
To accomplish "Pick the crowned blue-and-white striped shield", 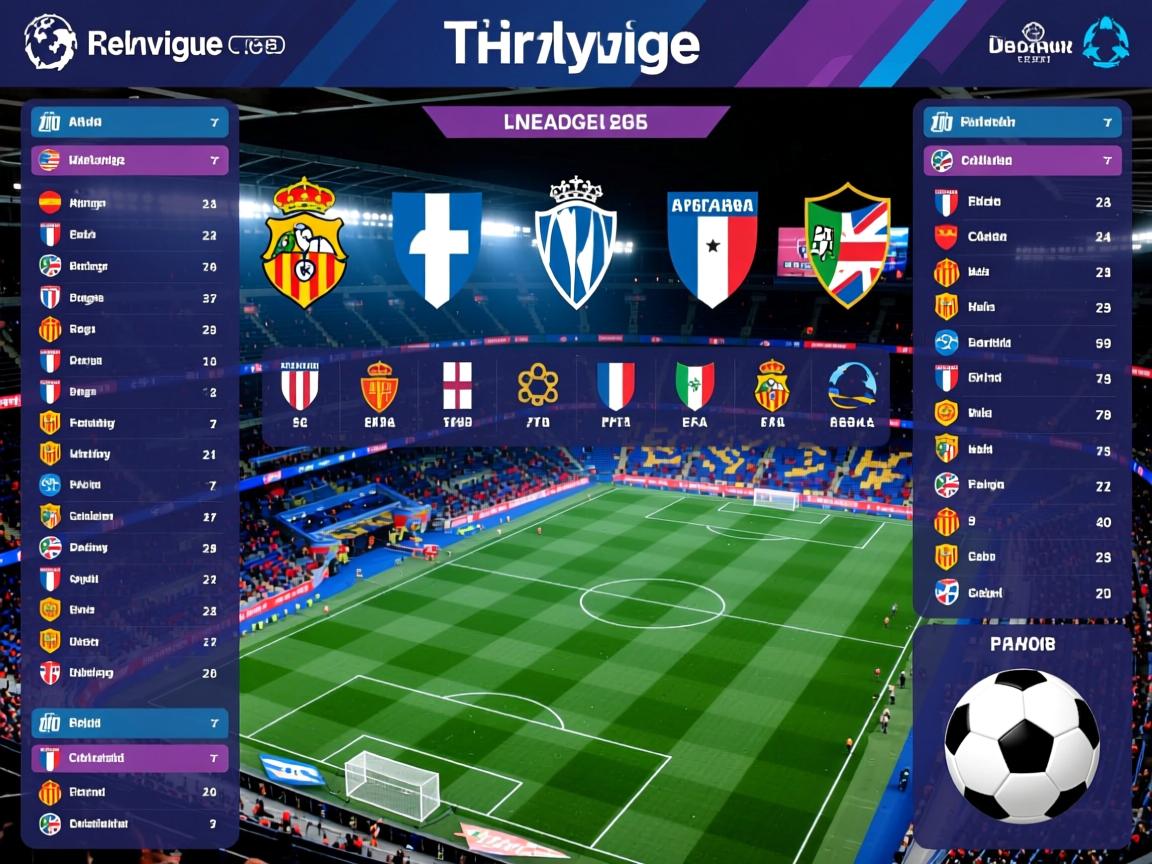I will [576, 243].
